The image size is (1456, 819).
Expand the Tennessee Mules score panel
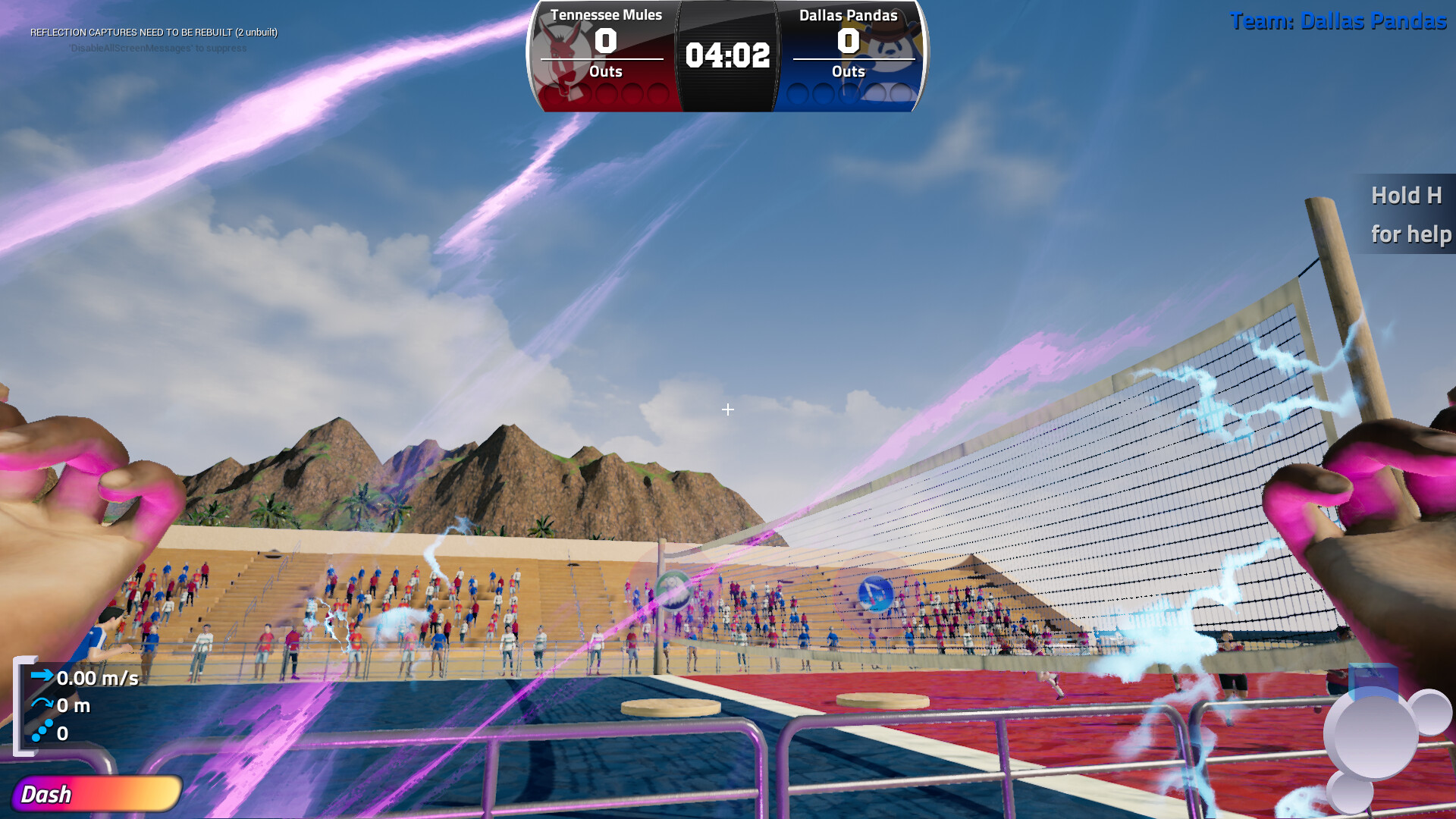(x=605, y=43)
